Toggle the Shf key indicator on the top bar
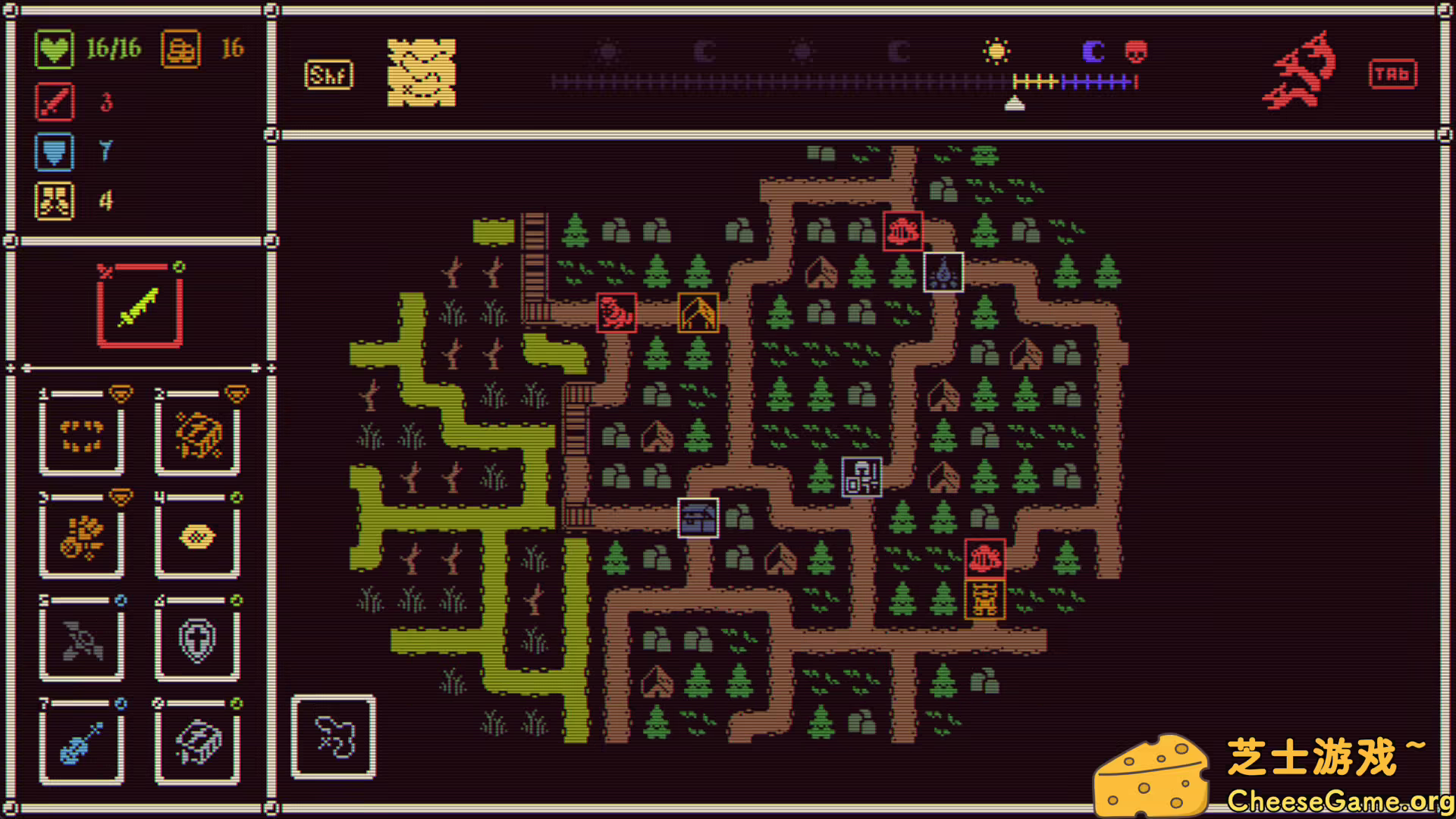The height and width of the screenshot is (819, 1456). tap(328, 74)
